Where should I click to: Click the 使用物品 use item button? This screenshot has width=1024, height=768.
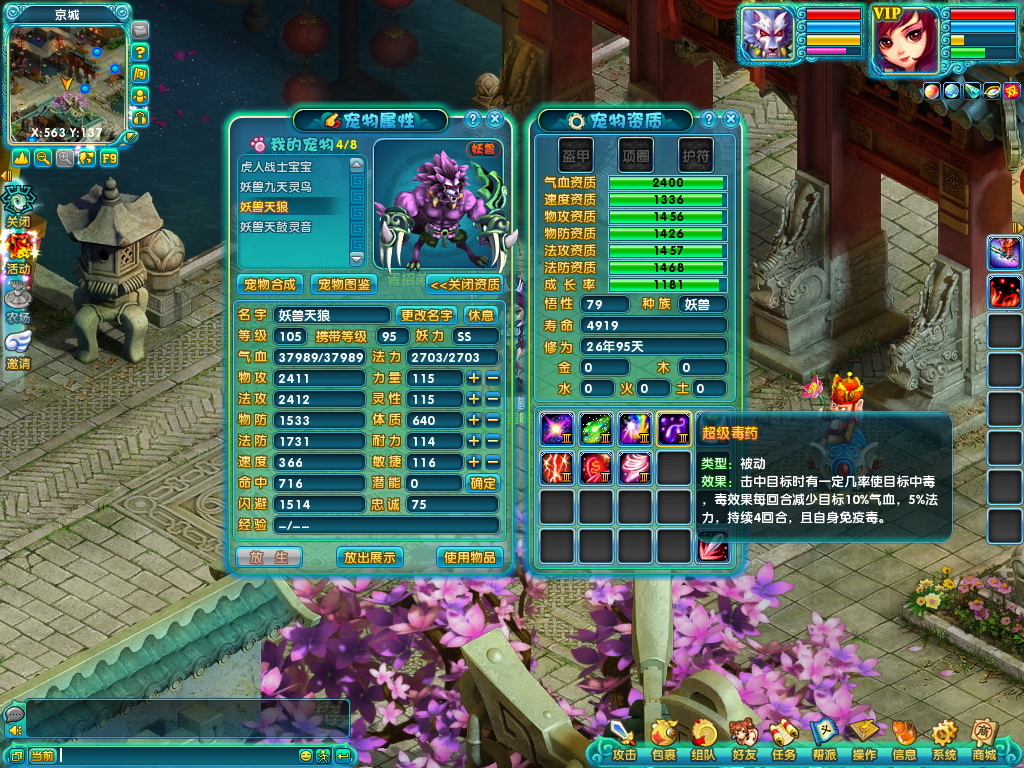click(469, 557)
